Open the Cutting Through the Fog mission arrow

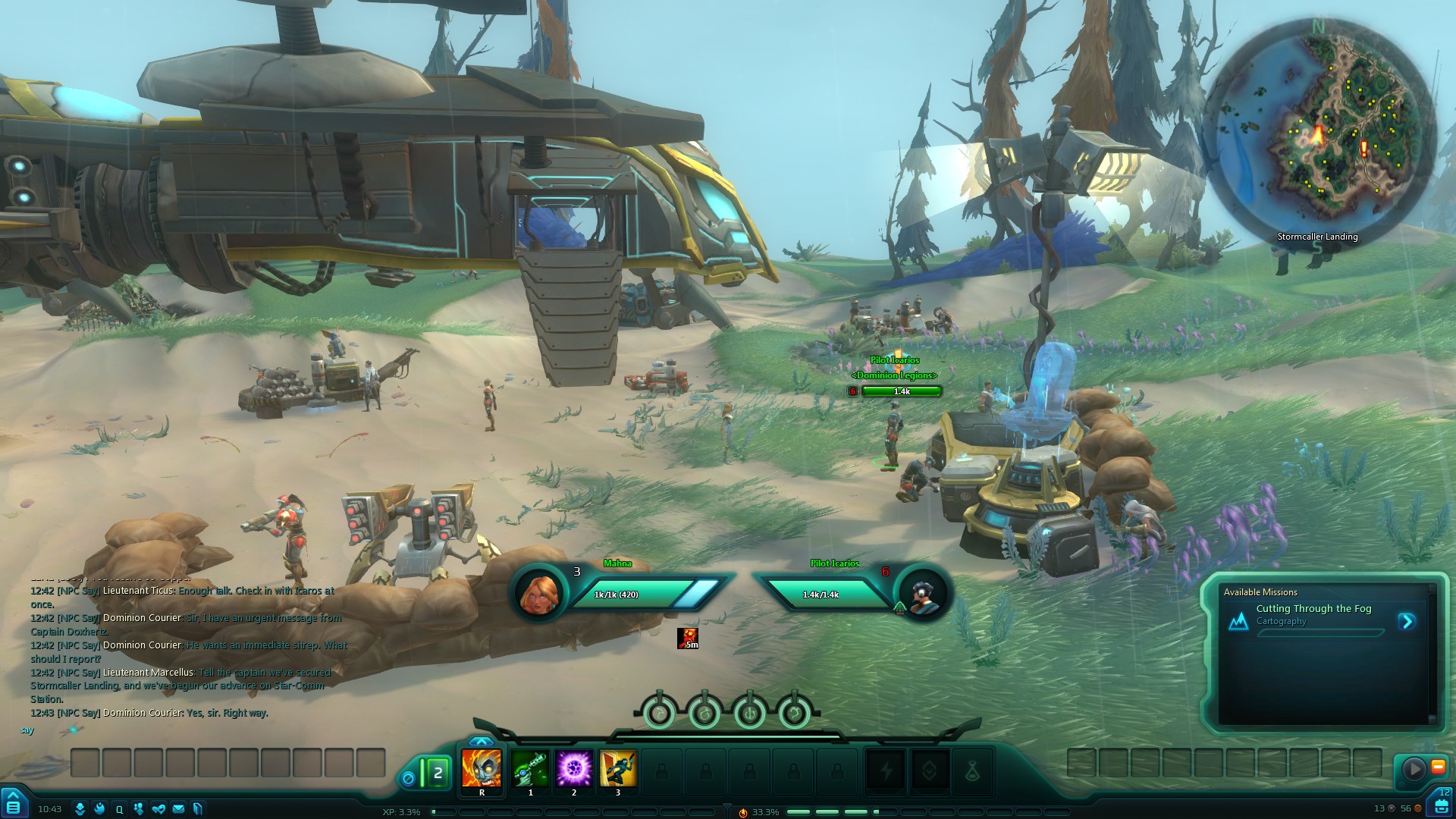tap(1407, 622)
